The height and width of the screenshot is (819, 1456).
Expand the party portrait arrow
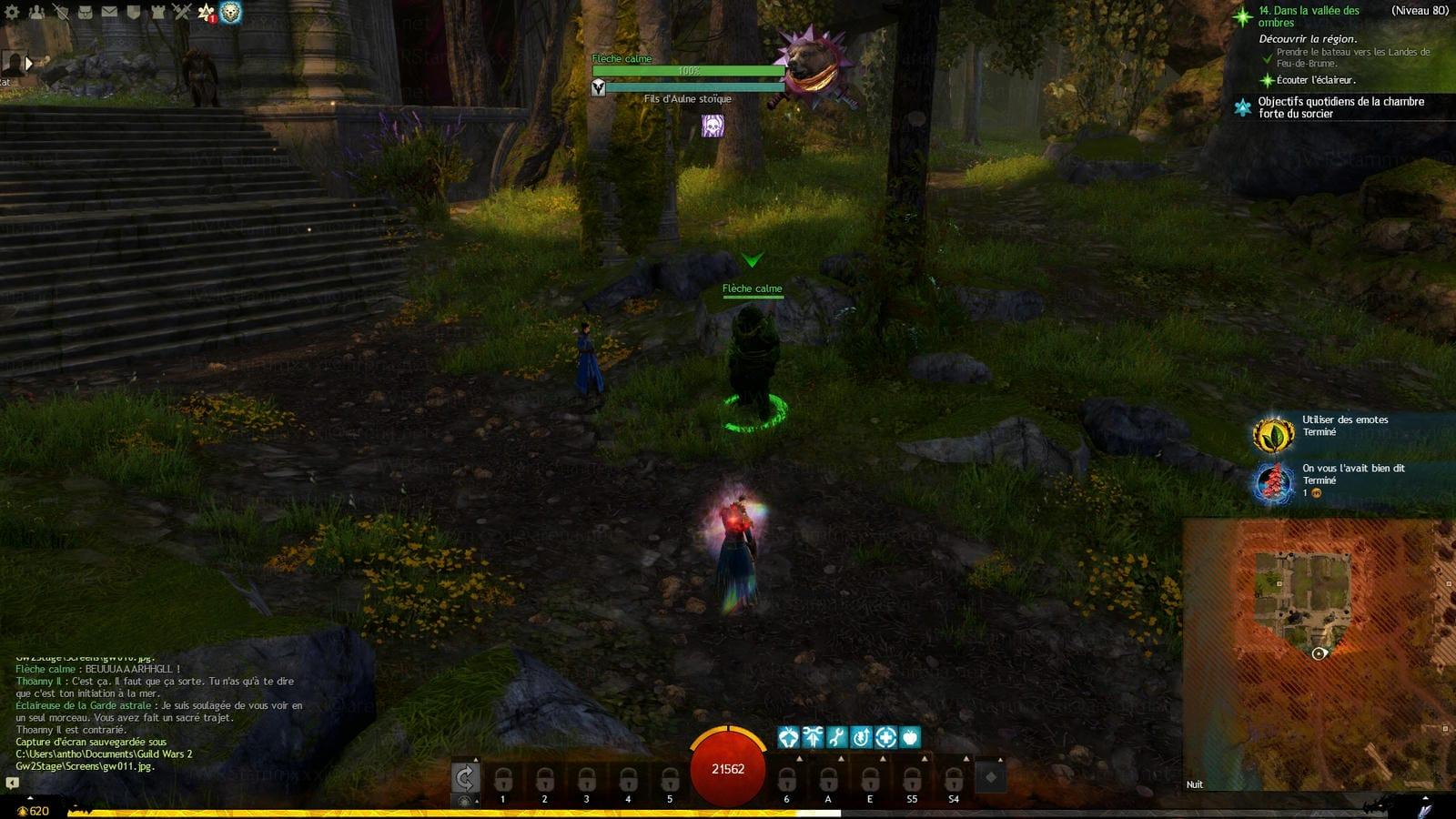29,63
